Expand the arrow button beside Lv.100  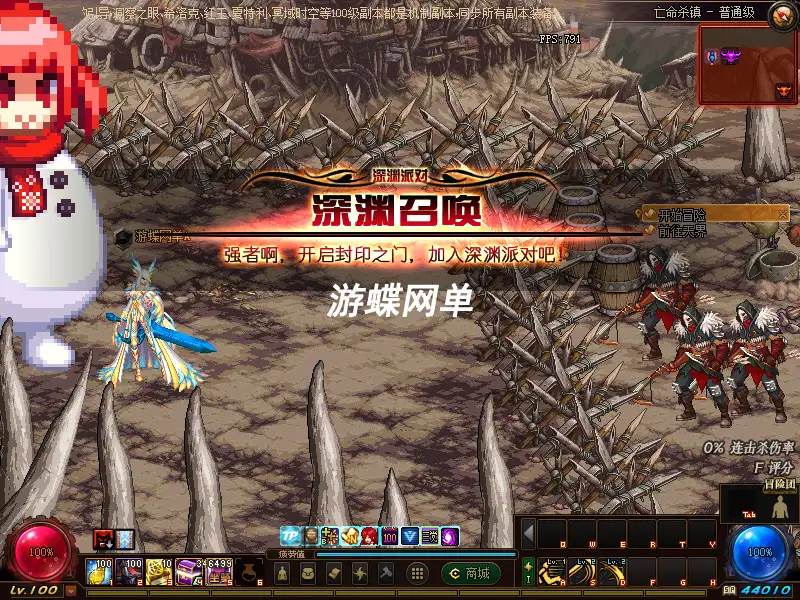pyautogui.click(x=71, y=591)
